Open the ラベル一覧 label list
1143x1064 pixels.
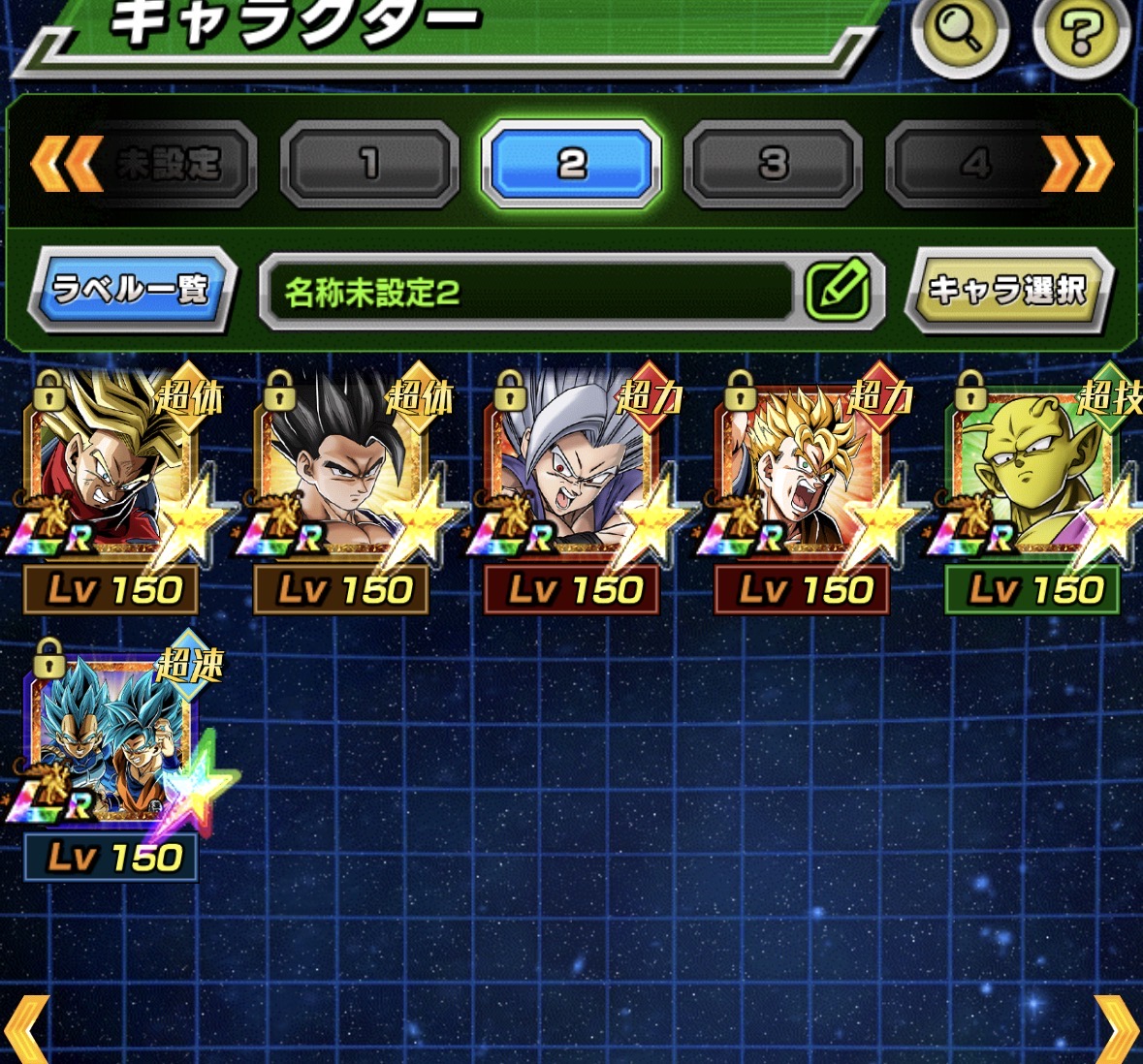coord(132,290)
